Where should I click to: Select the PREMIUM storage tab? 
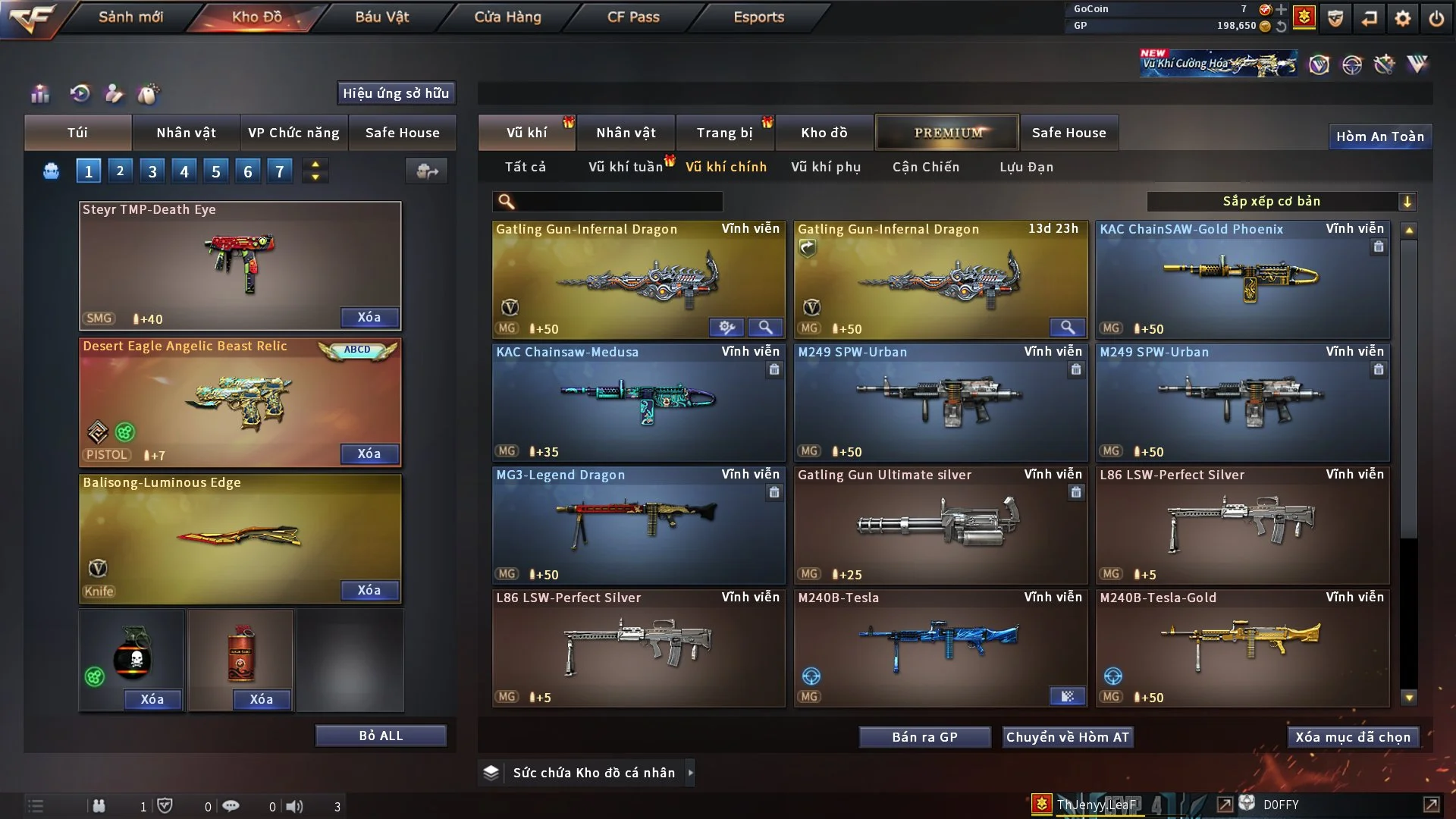coord(947,133)
